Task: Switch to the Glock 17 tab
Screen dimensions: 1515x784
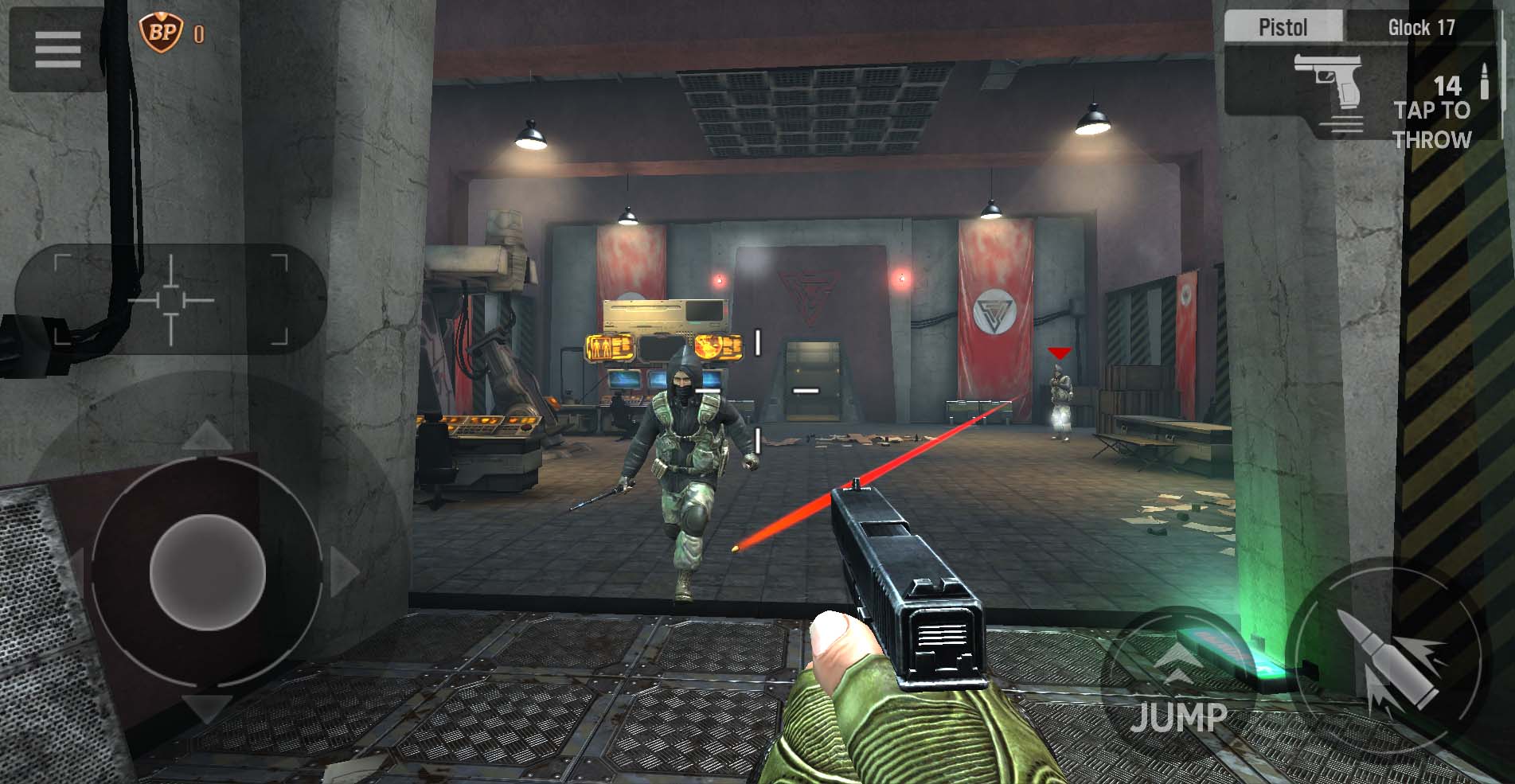Action: click(1421, 28)
